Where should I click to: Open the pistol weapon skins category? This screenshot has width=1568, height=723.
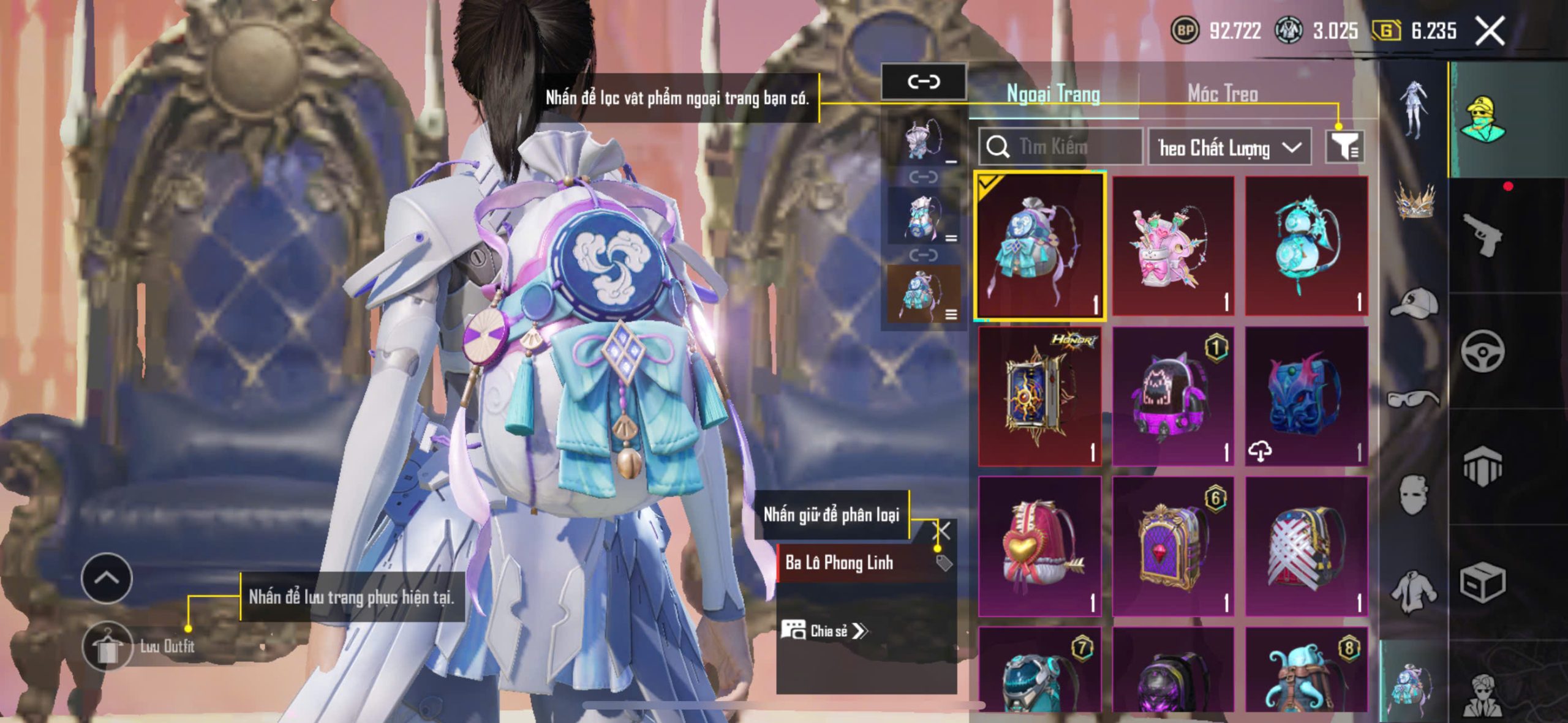1482,235
